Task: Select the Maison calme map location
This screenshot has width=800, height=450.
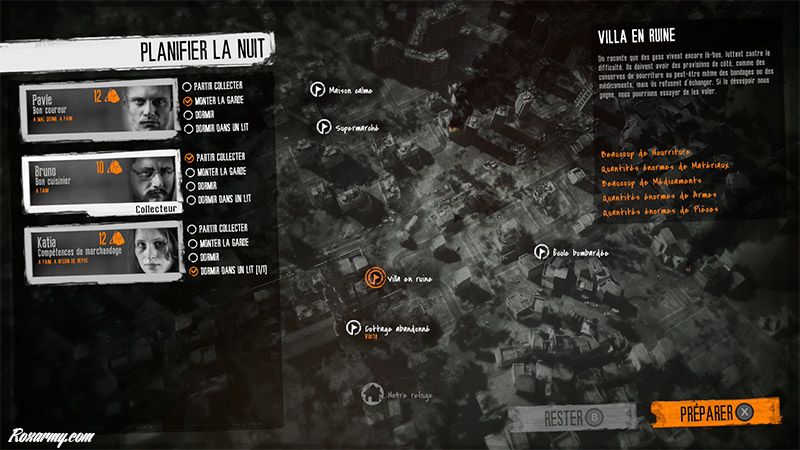Action: pos(317,89)
